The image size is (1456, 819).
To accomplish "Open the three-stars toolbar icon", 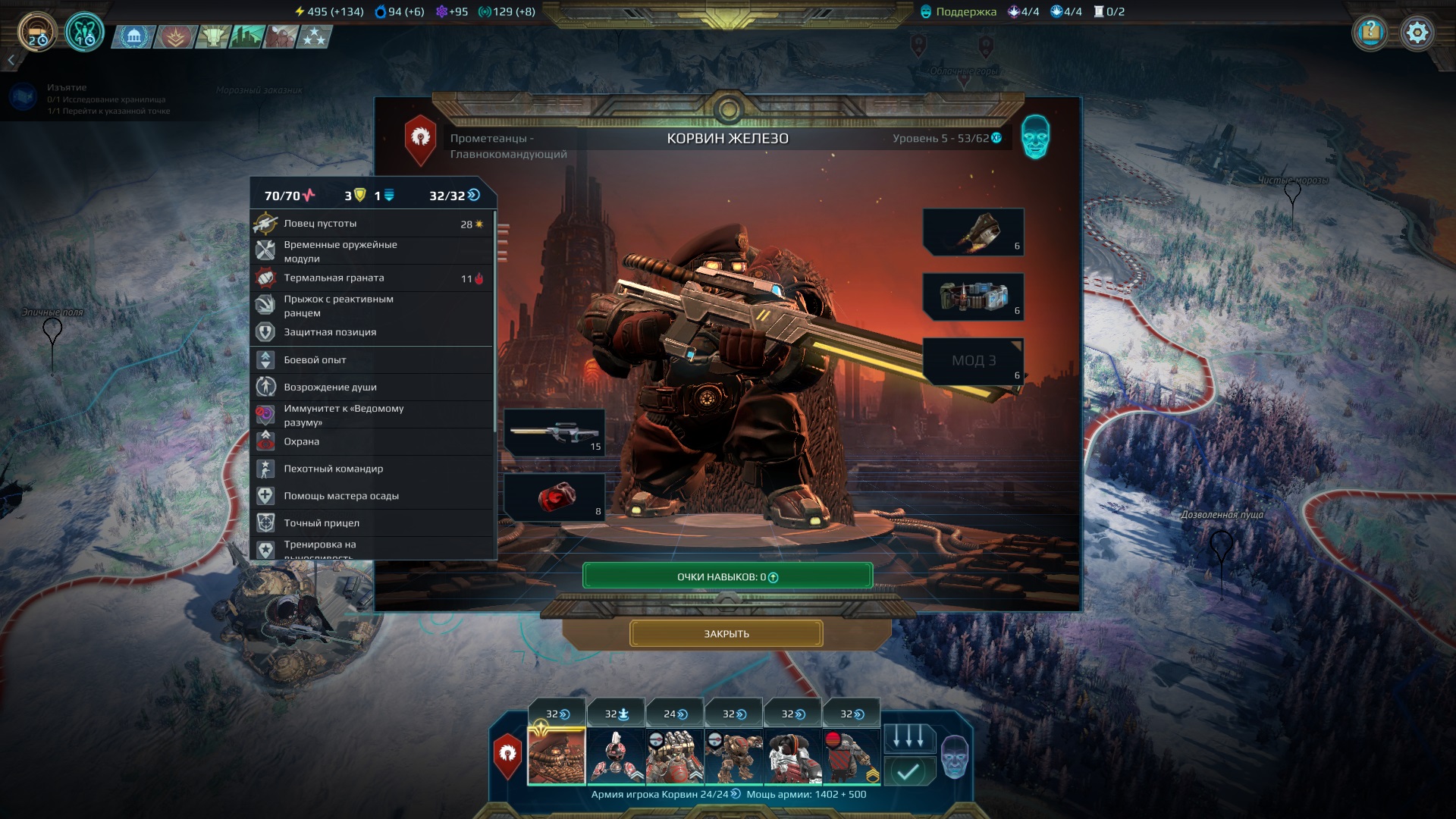I will [x=314, y=36].
